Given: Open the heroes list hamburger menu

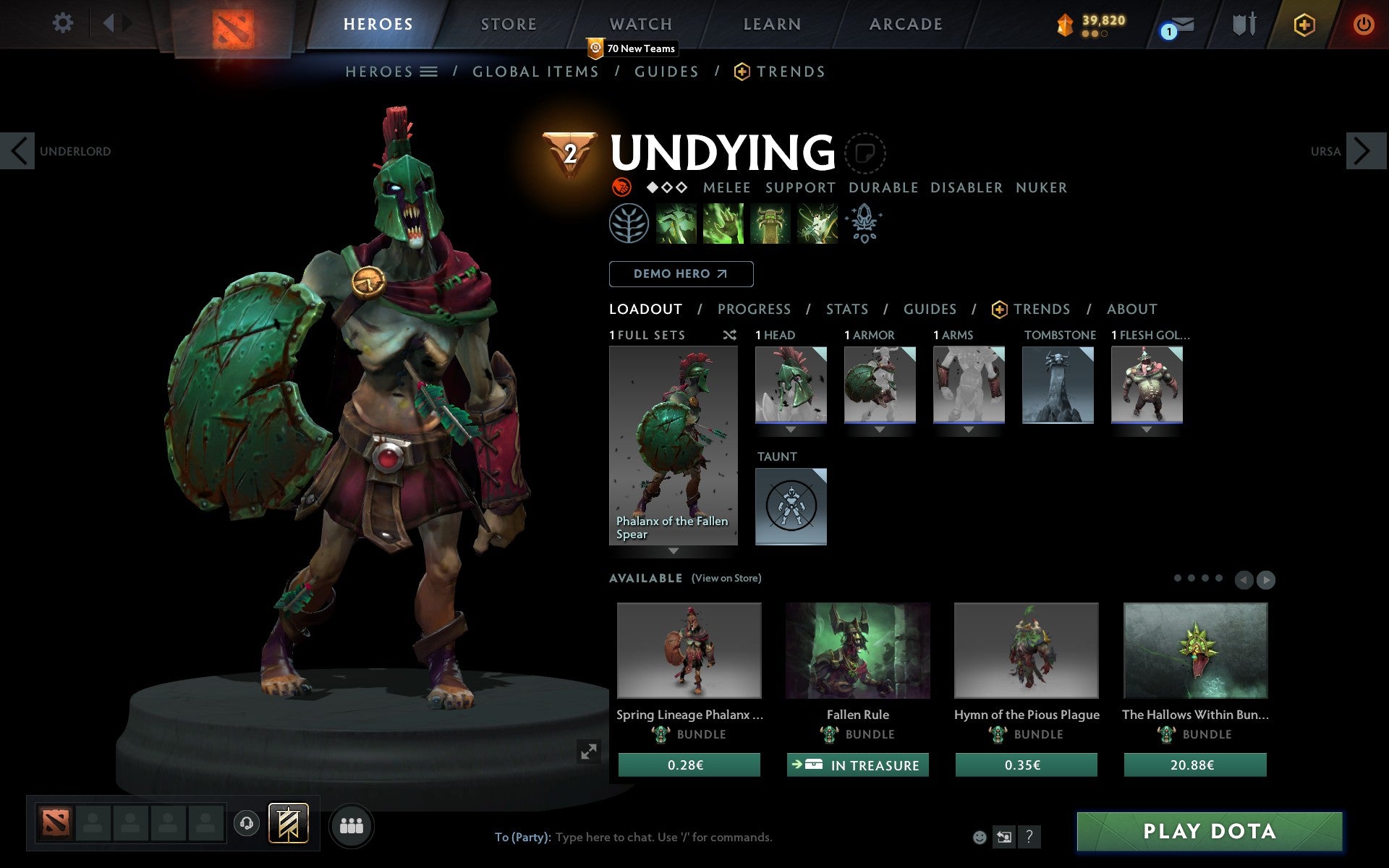Looking at the screenshot, I should tap(430, 72).
